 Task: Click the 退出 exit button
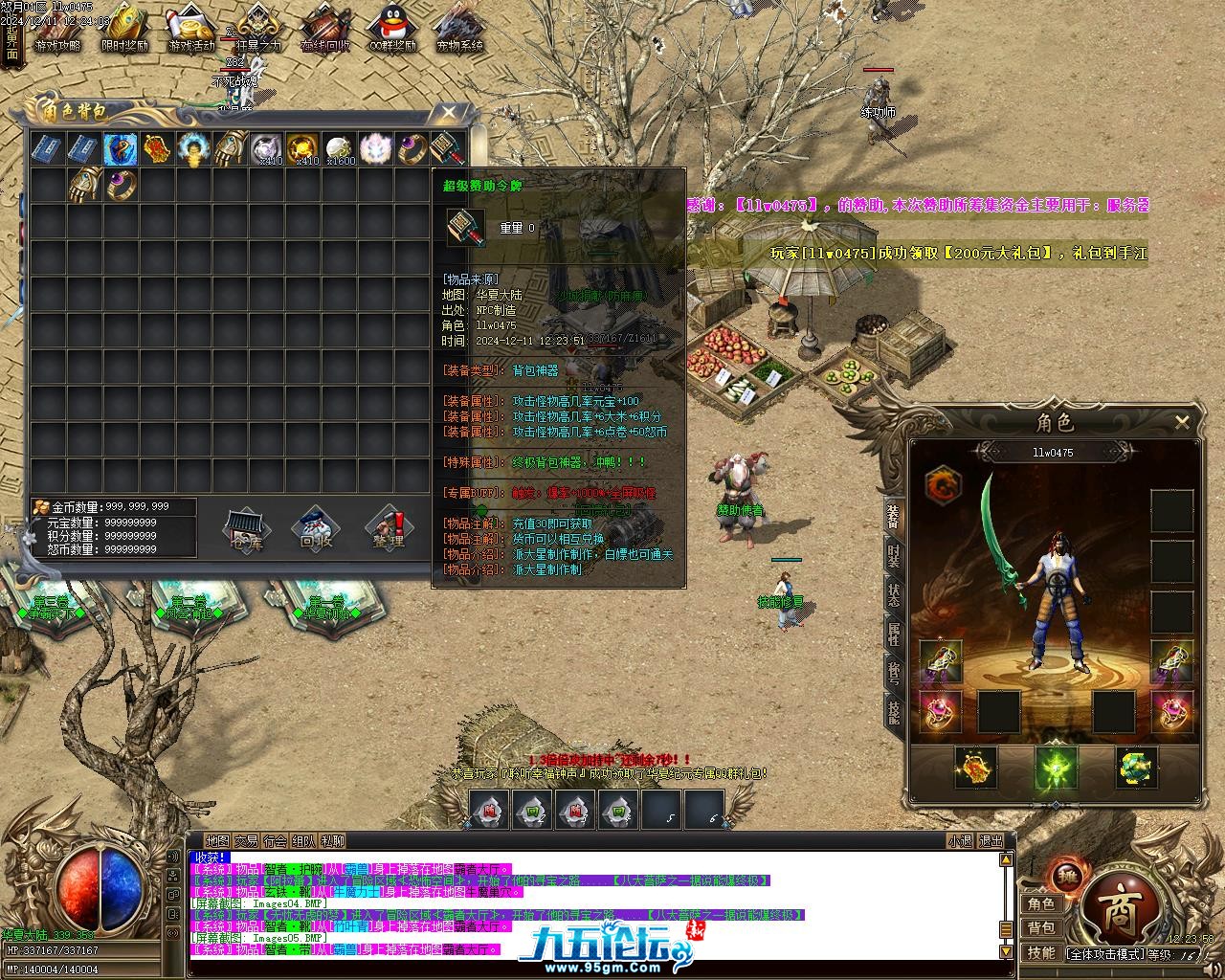pos(991,841)
